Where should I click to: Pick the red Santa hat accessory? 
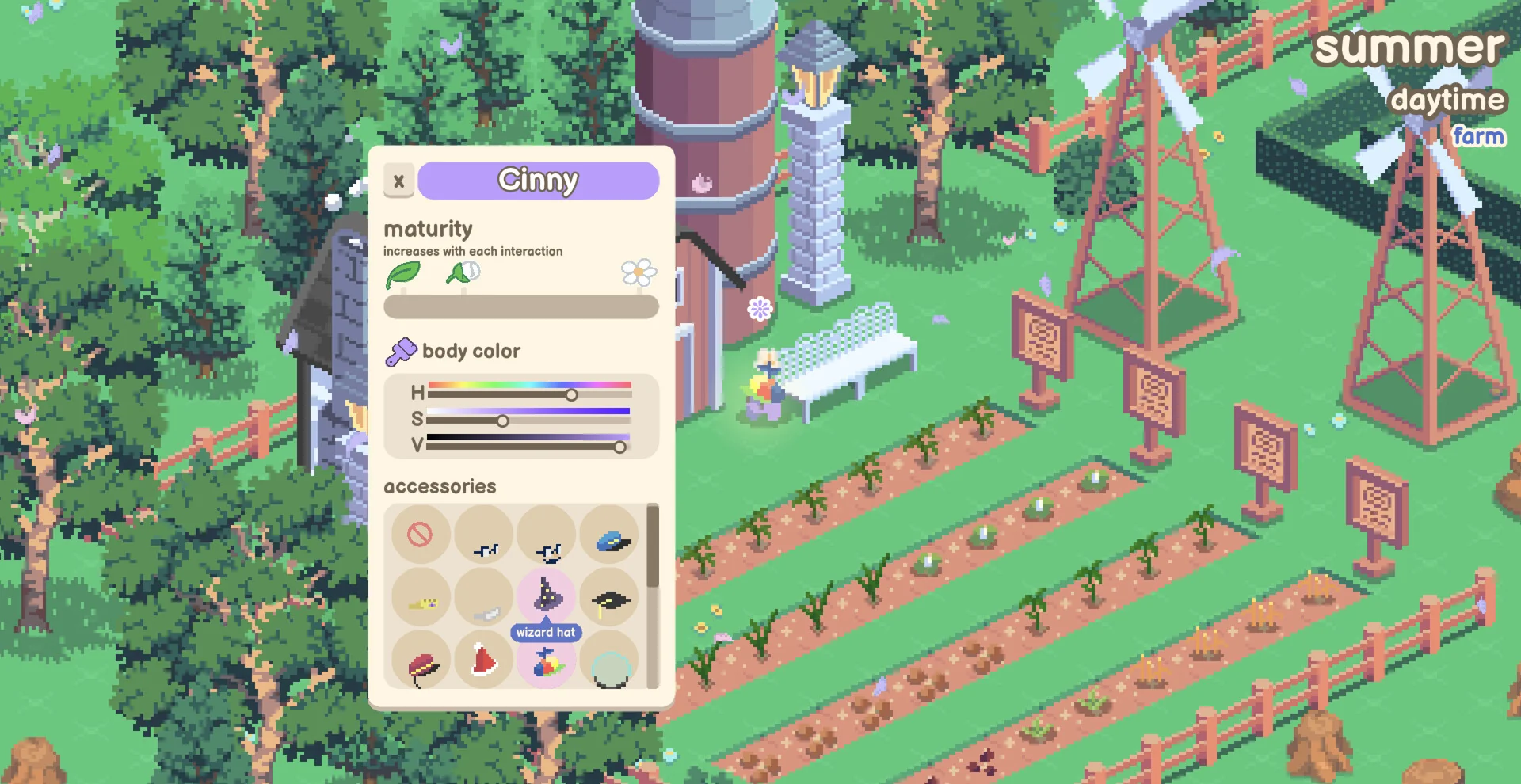click(x=483, y=661)
